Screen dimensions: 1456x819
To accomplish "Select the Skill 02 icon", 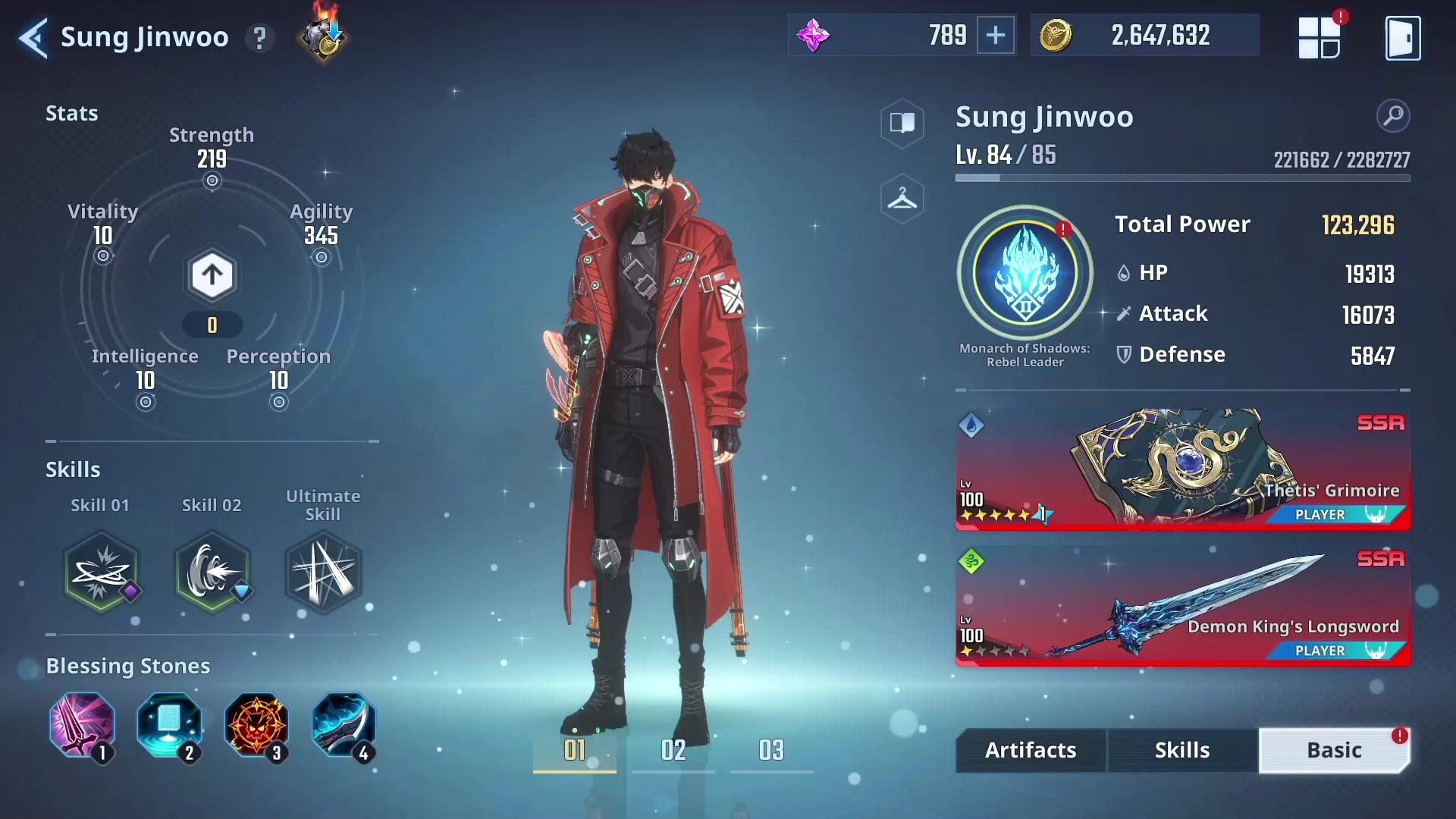I will coord(212,573).
